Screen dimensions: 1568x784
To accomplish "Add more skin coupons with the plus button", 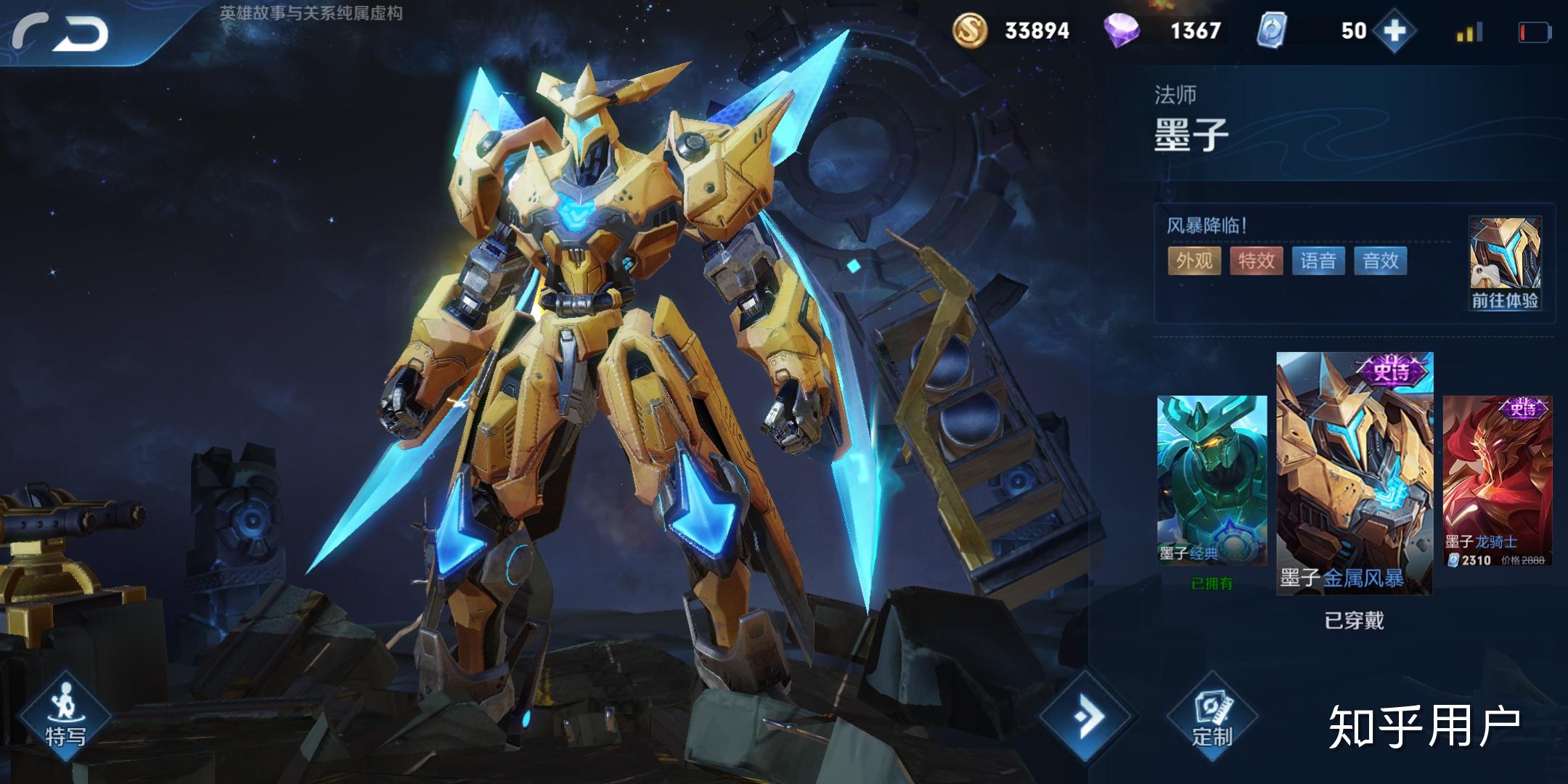I will coord(1395,31).
